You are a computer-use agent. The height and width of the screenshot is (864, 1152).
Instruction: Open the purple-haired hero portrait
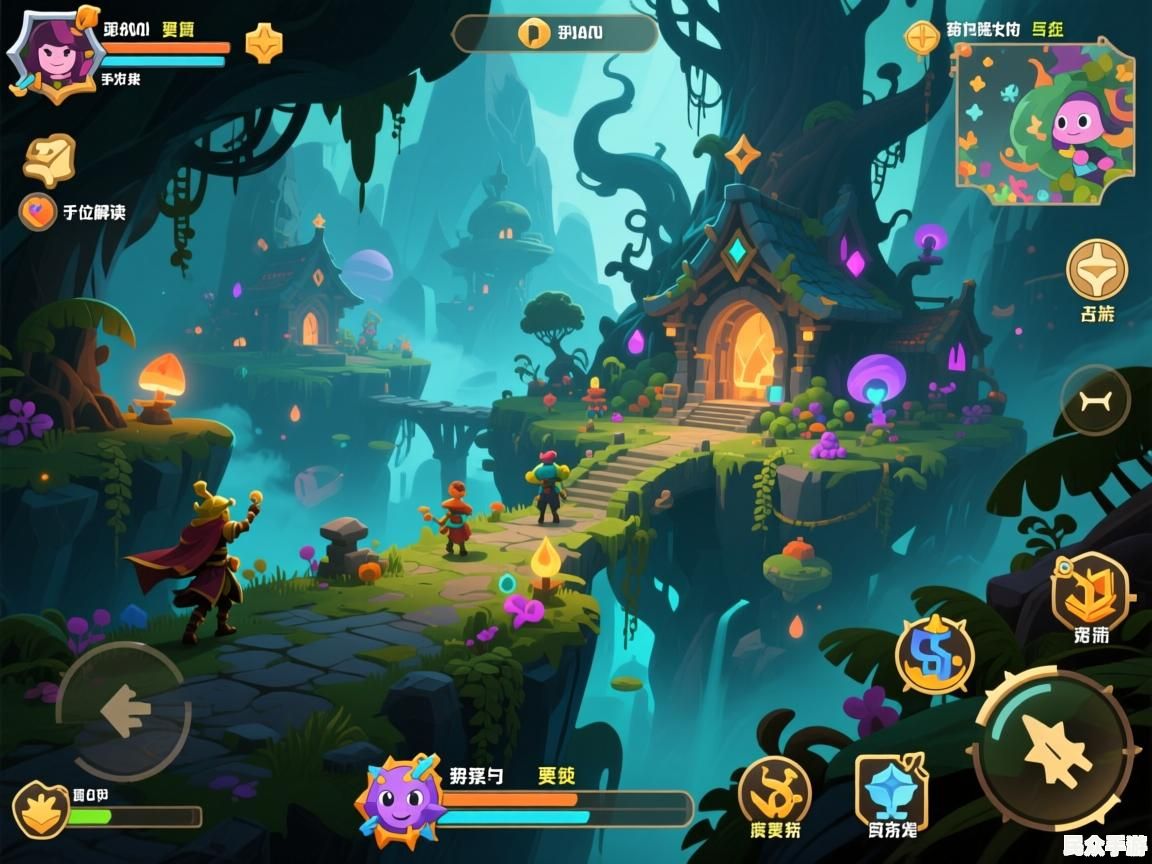[x=50, y=52]
